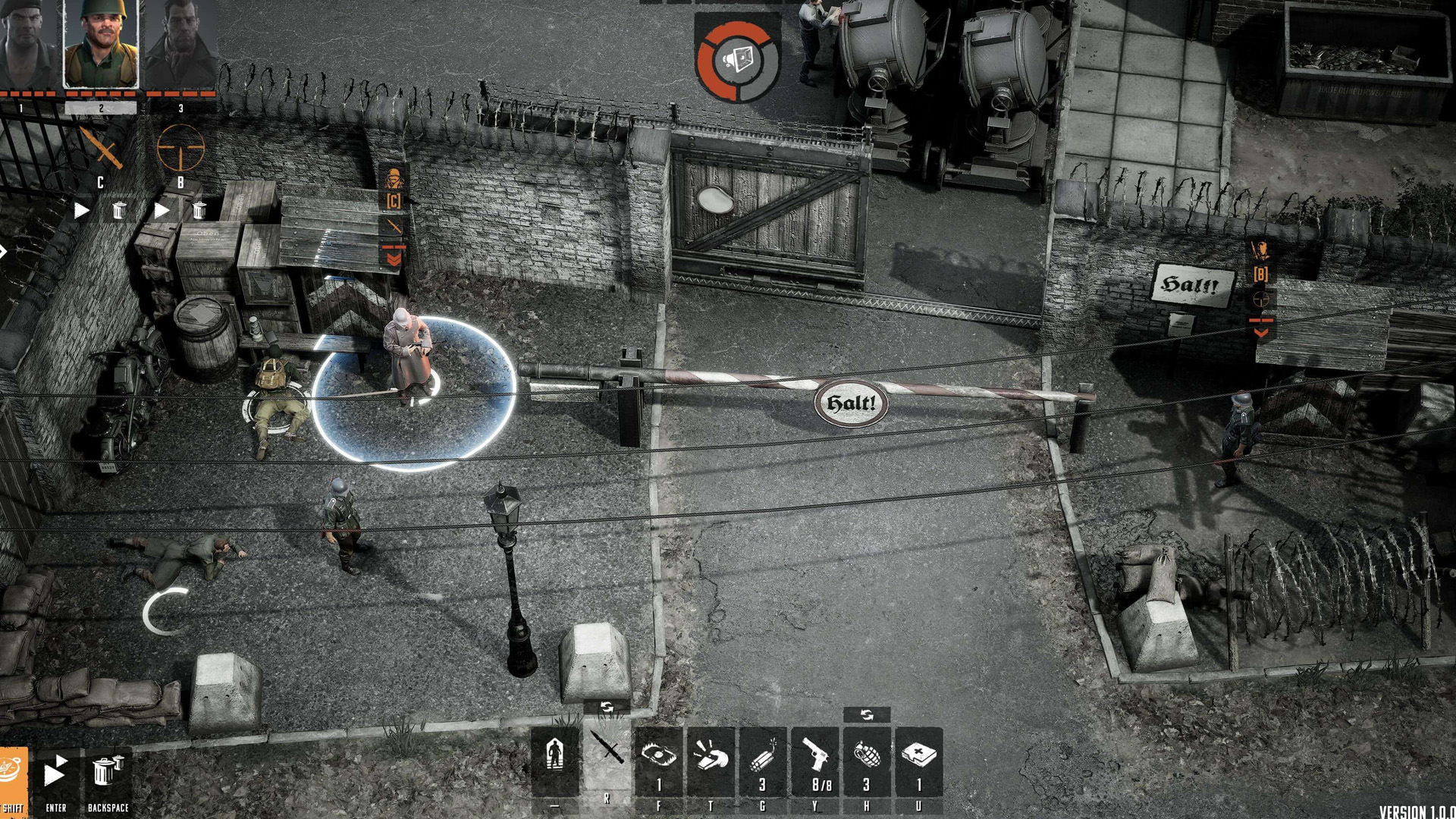Select the green helmet soldier portrait
The image size is (1456, 819).
point(101,44)
